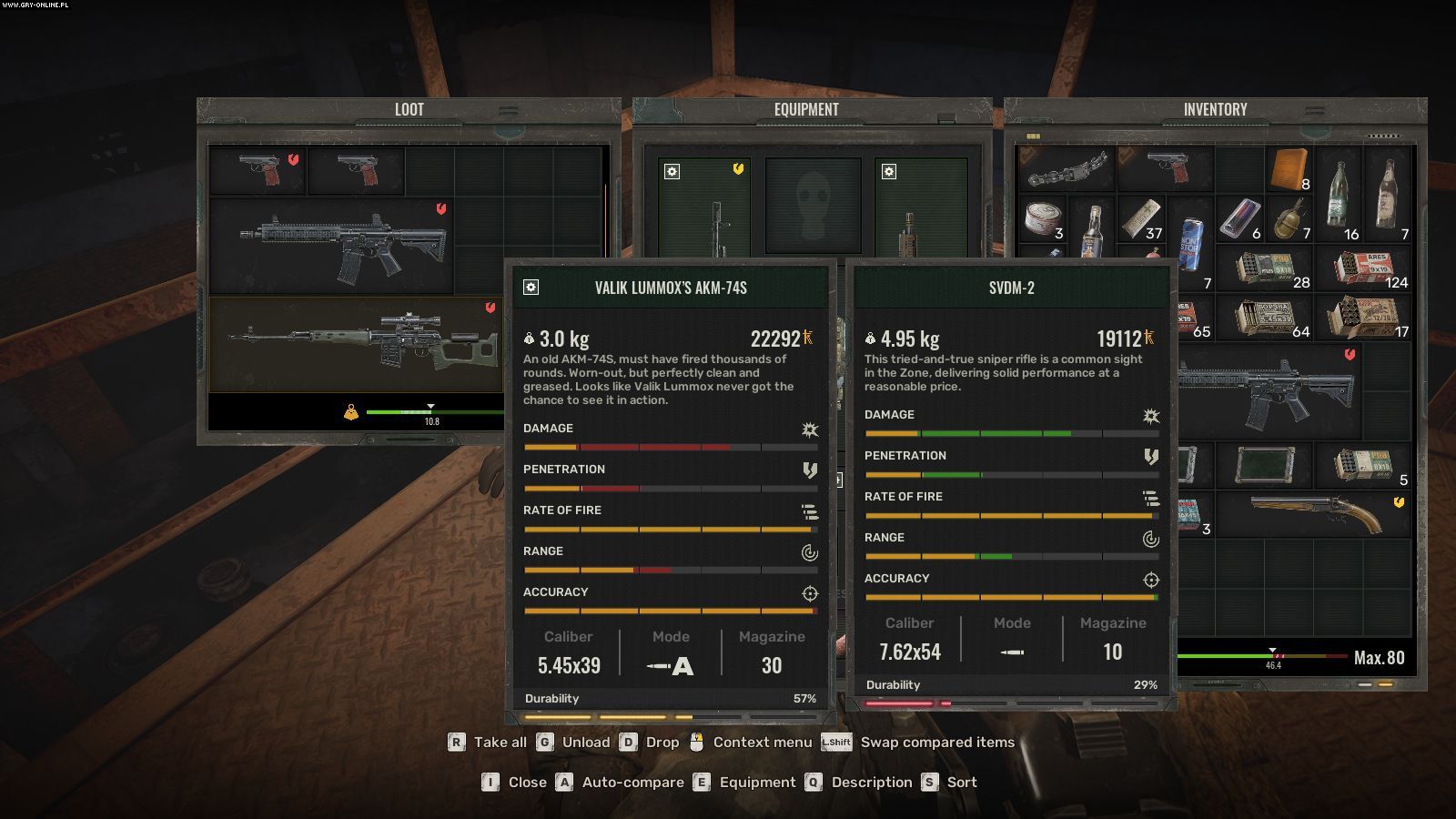Pick the grenade stack of 7
The width and height of the screenshot is (1456, 819).
click(x=1289, y=219)
